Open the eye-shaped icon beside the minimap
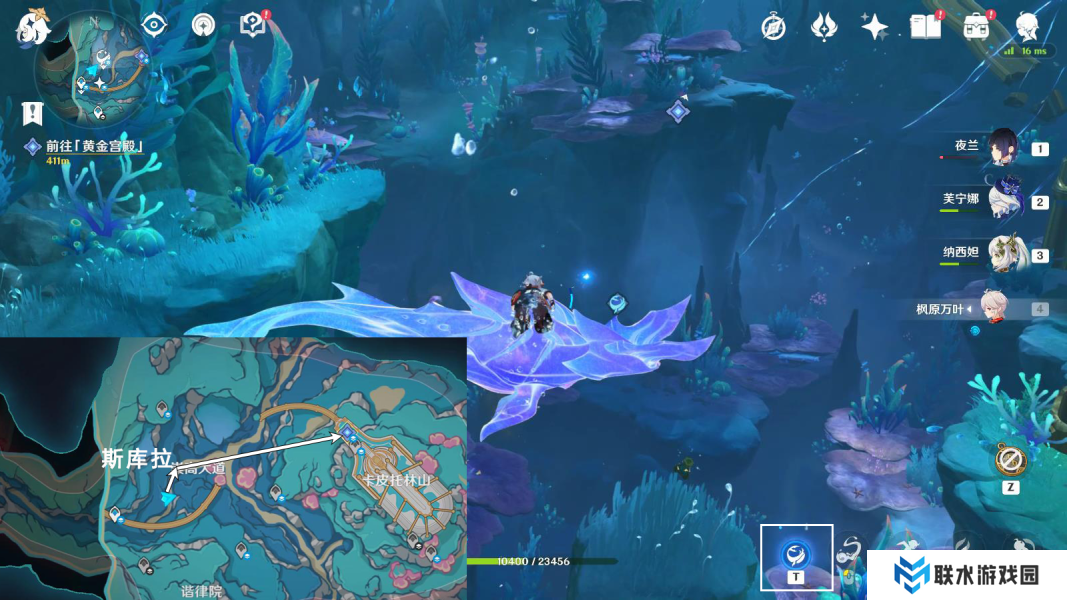The image size is (1067, 600). pos(153,25)
